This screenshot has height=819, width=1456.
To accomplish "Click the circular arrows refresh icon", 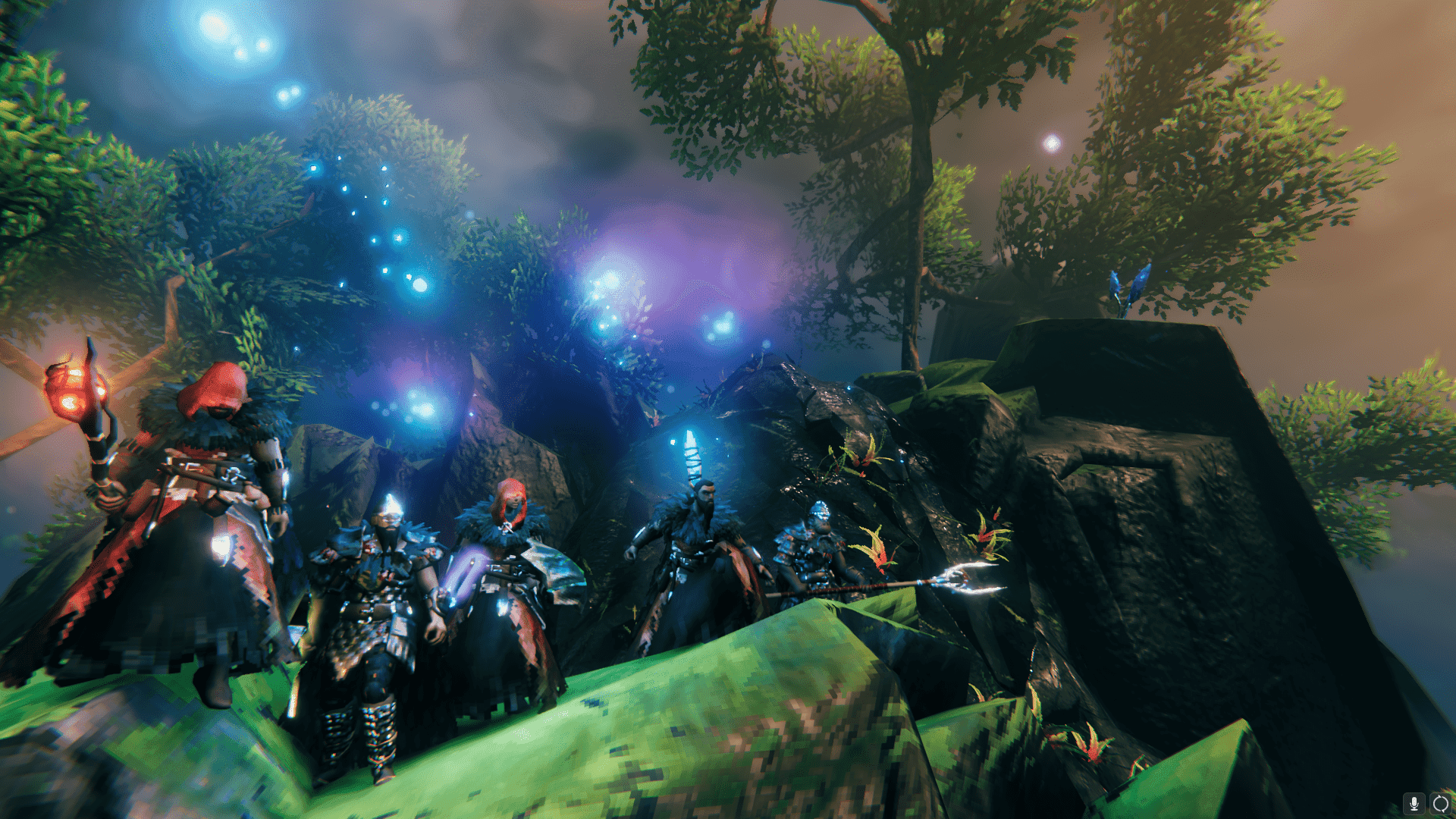I will point(1440,803).
